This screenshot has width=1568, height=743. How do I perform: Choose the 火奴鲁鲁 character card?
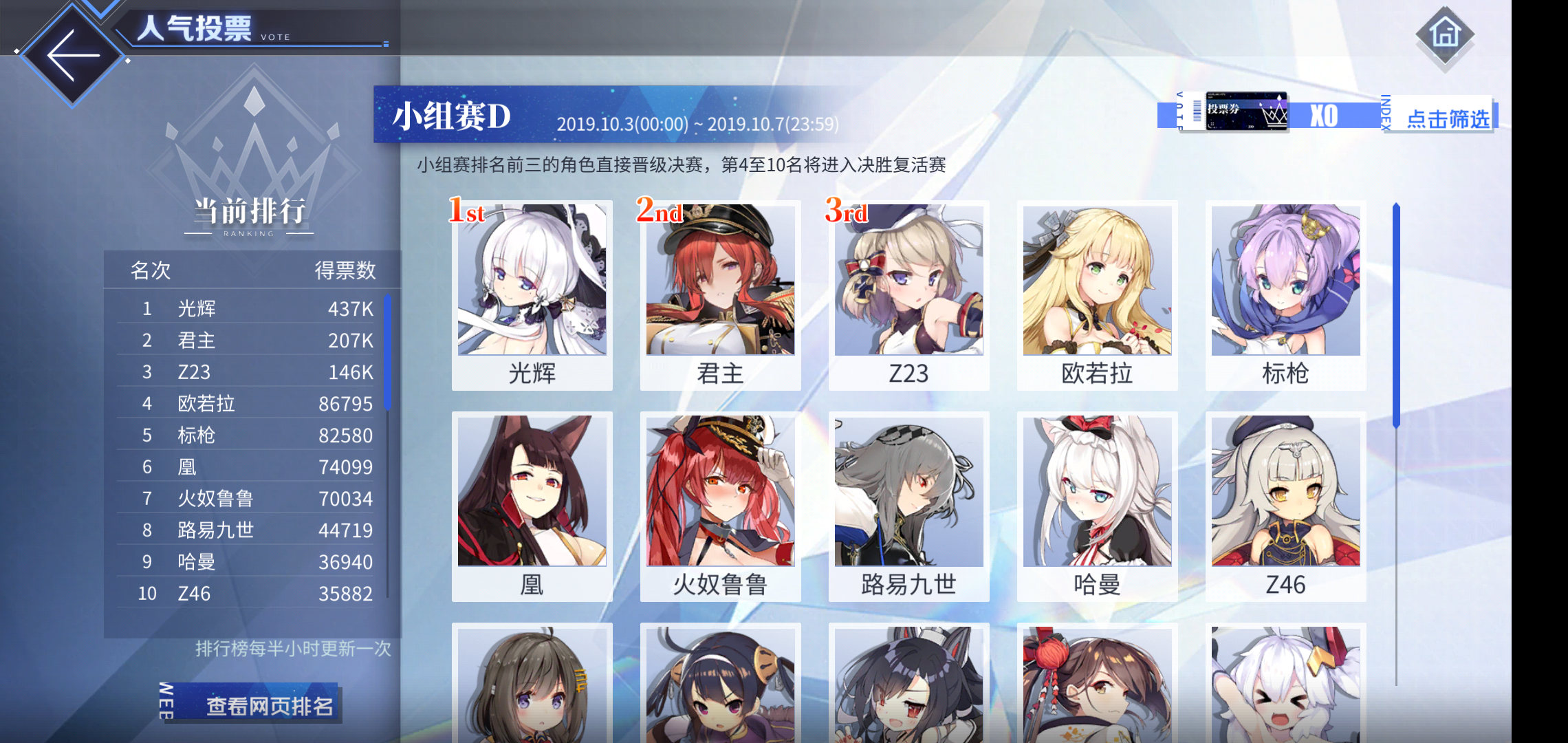[720, 506]
